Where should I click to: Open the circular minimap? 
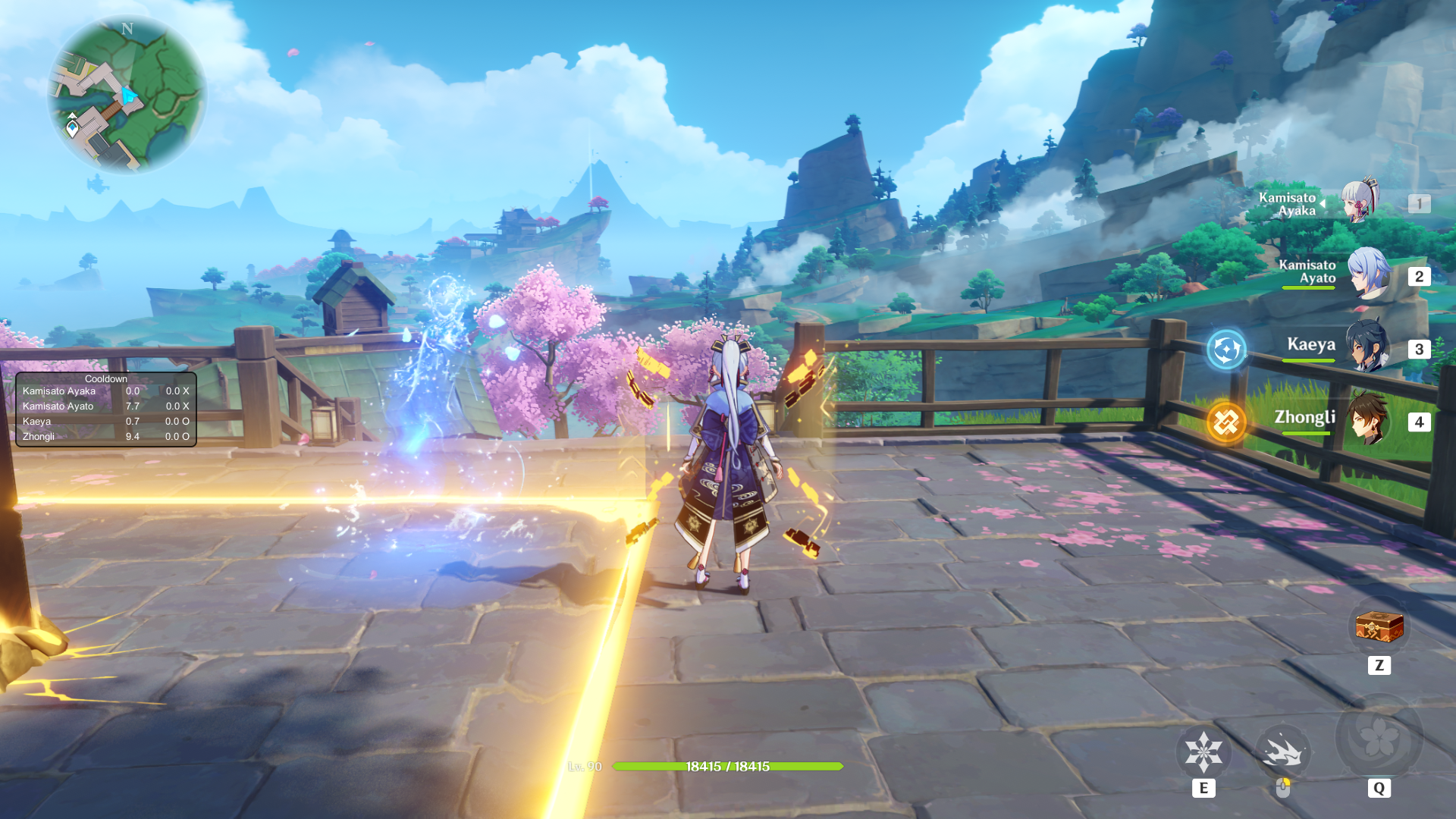pyautogui.click(x=127, y=95)
